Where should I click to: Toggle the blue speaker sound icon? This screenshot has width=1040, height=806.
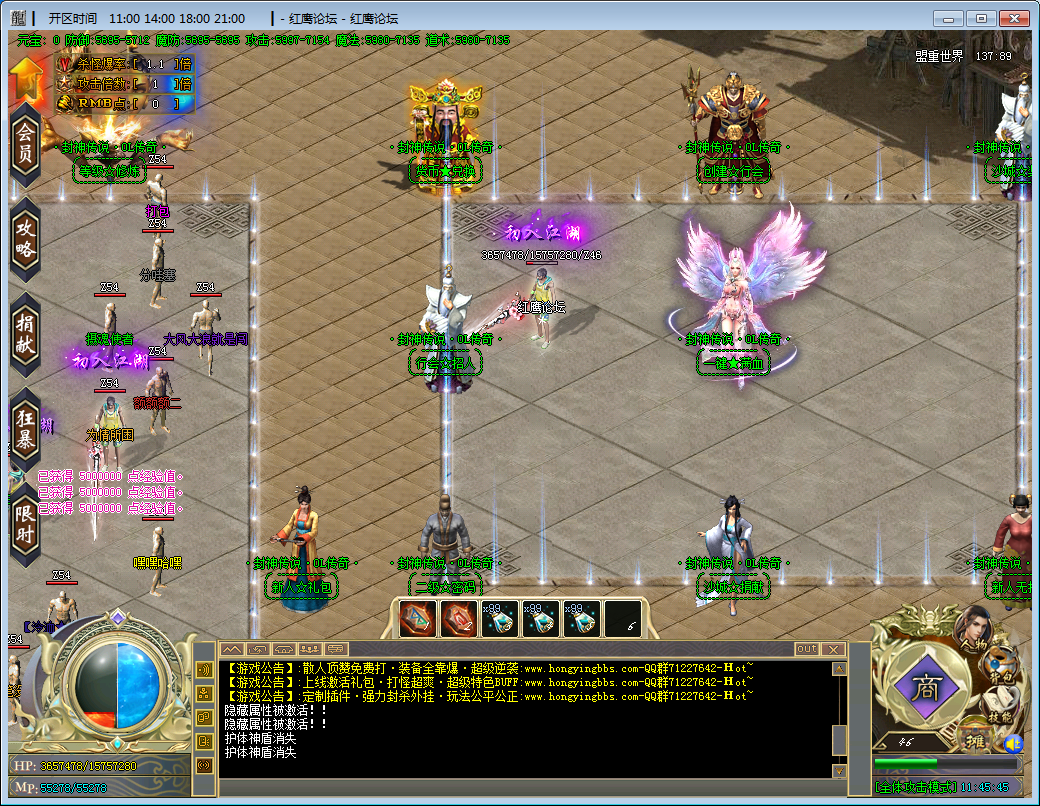[x=1013, y=743]
